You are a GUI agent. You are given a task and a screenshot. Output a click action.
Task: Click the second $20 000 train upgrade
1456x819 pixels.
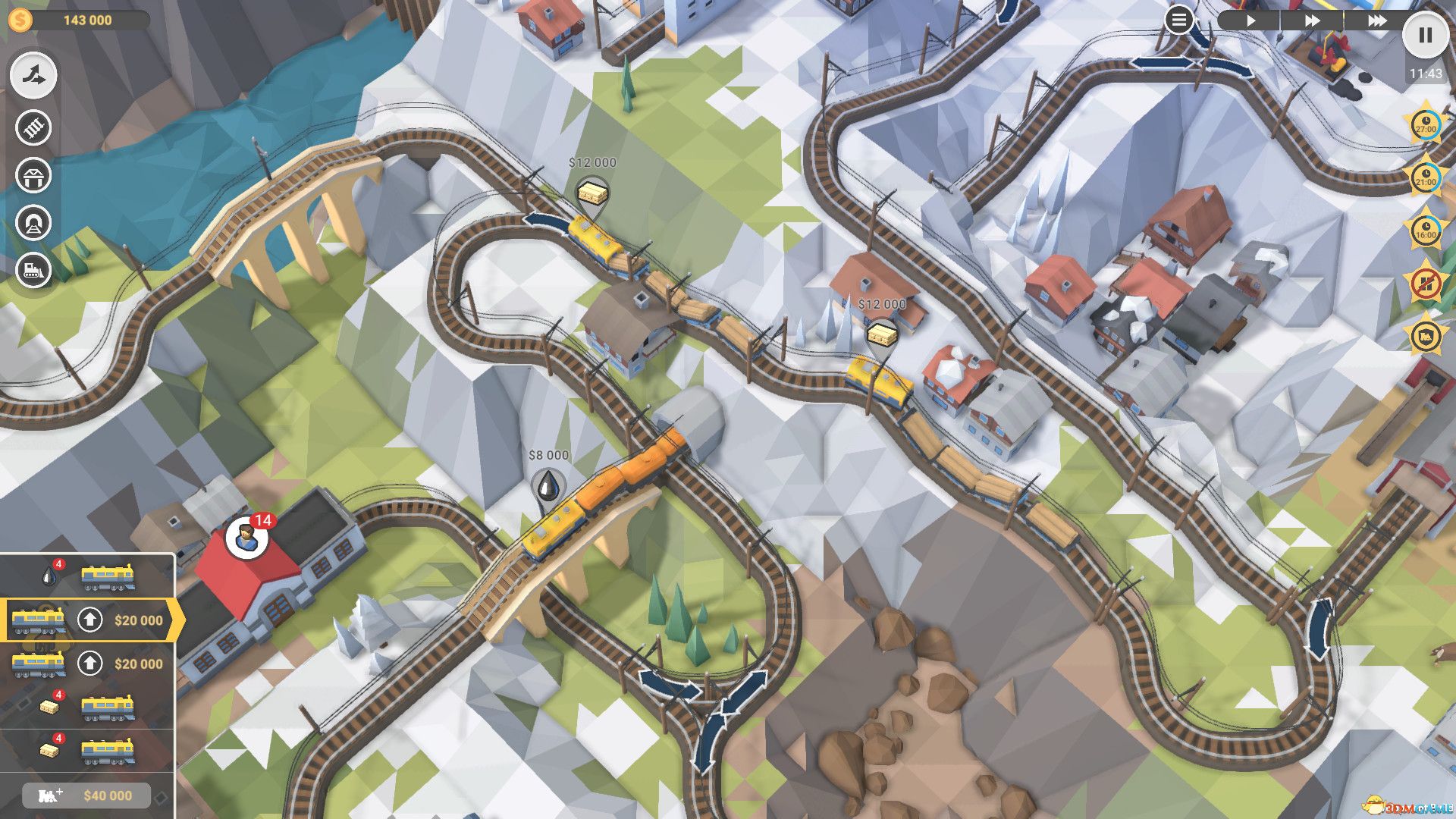[91, 664]
